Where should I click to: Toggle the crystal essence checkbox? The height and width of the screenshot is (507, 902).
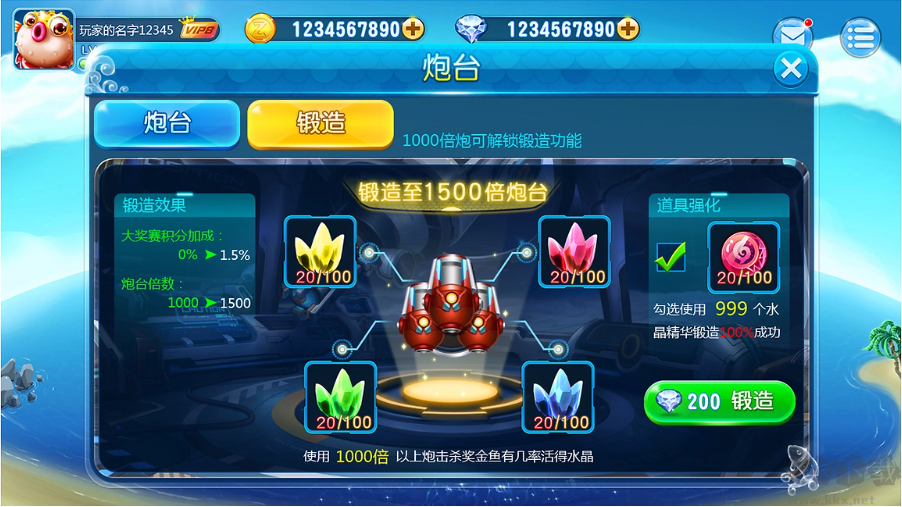pos(670,257)
